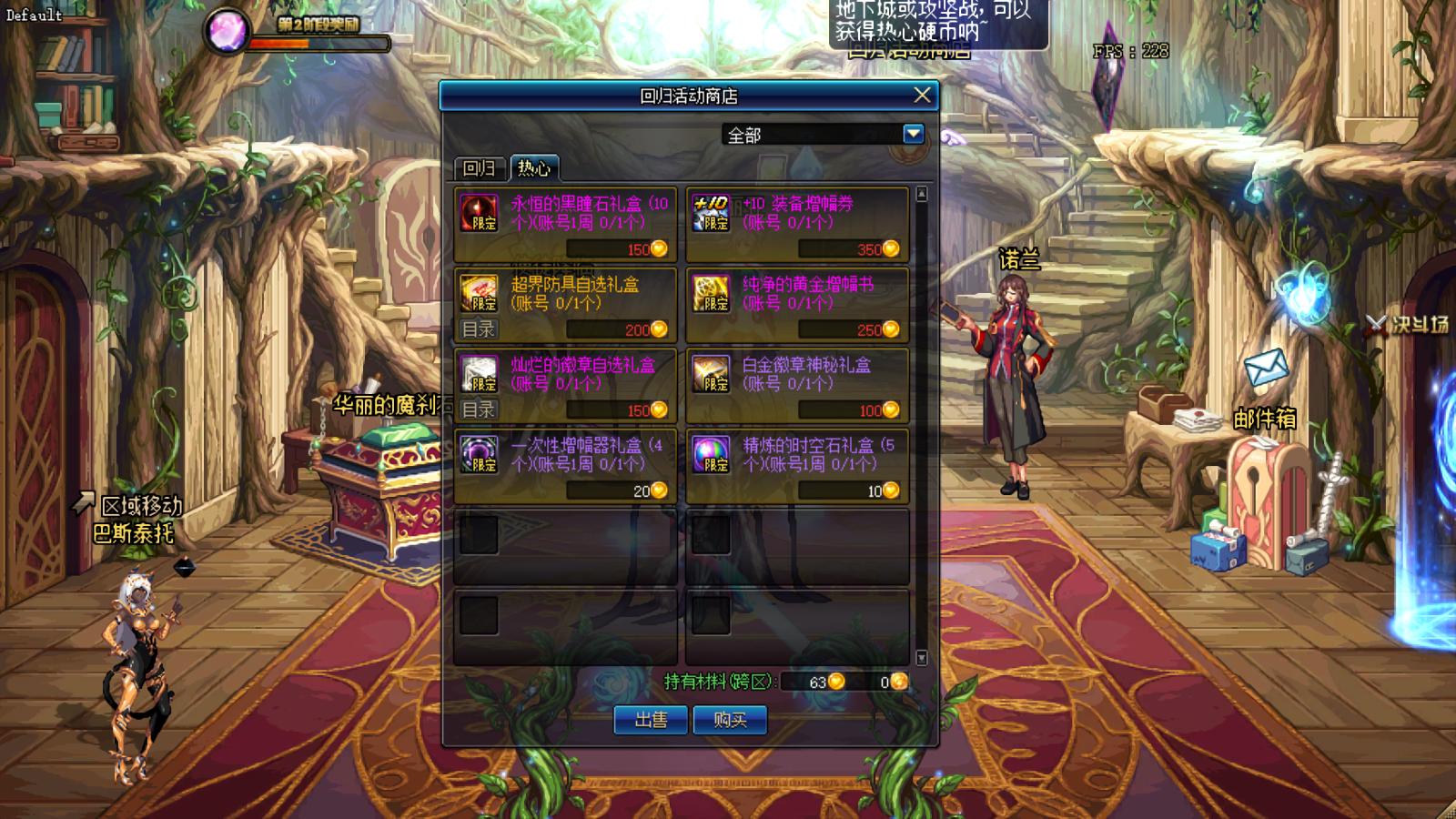1456x819 pixels.
Task: Switch to the 回归 tab
Action: (479, 168)
